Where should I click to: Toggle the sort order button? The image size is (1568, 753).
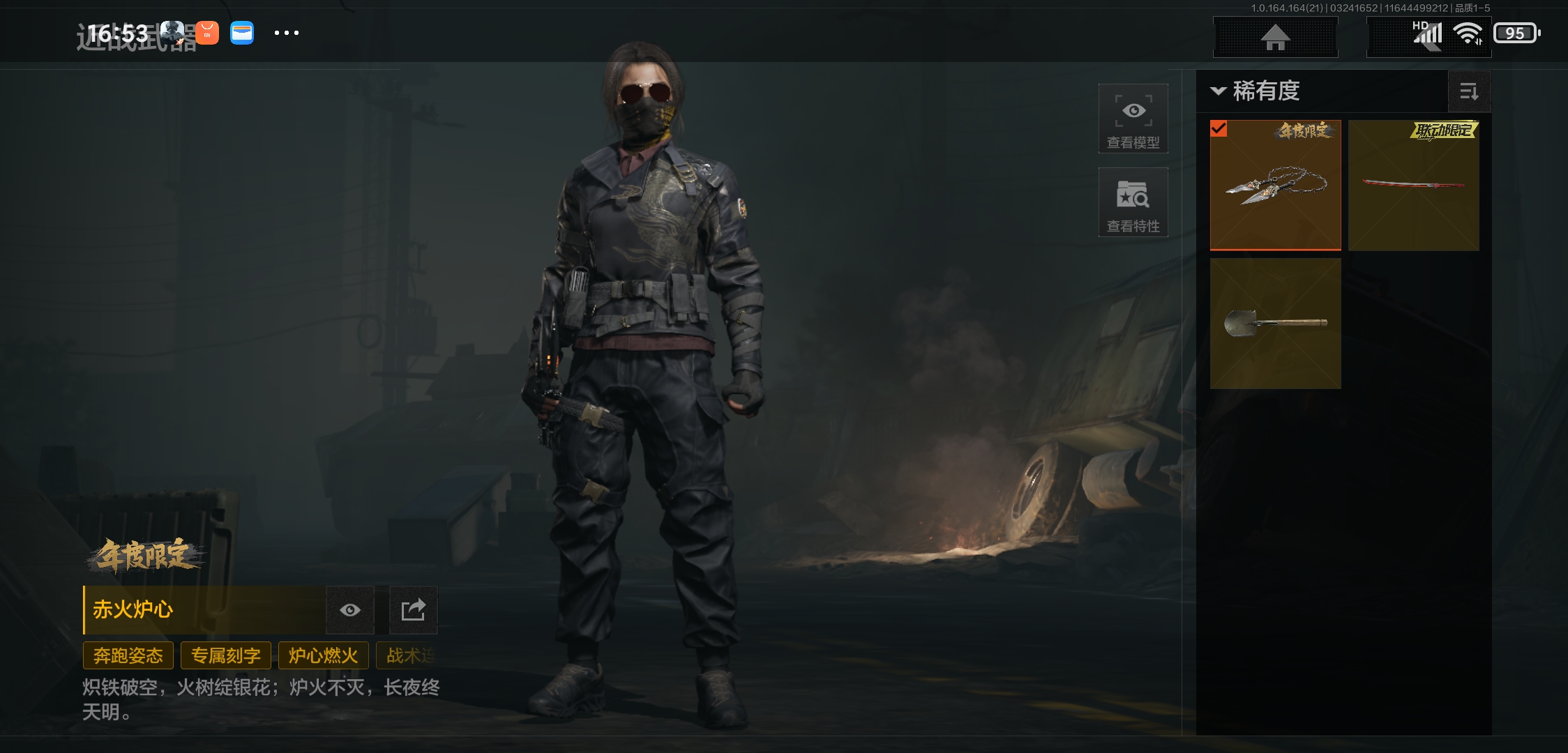click(x=1469, y=91)
